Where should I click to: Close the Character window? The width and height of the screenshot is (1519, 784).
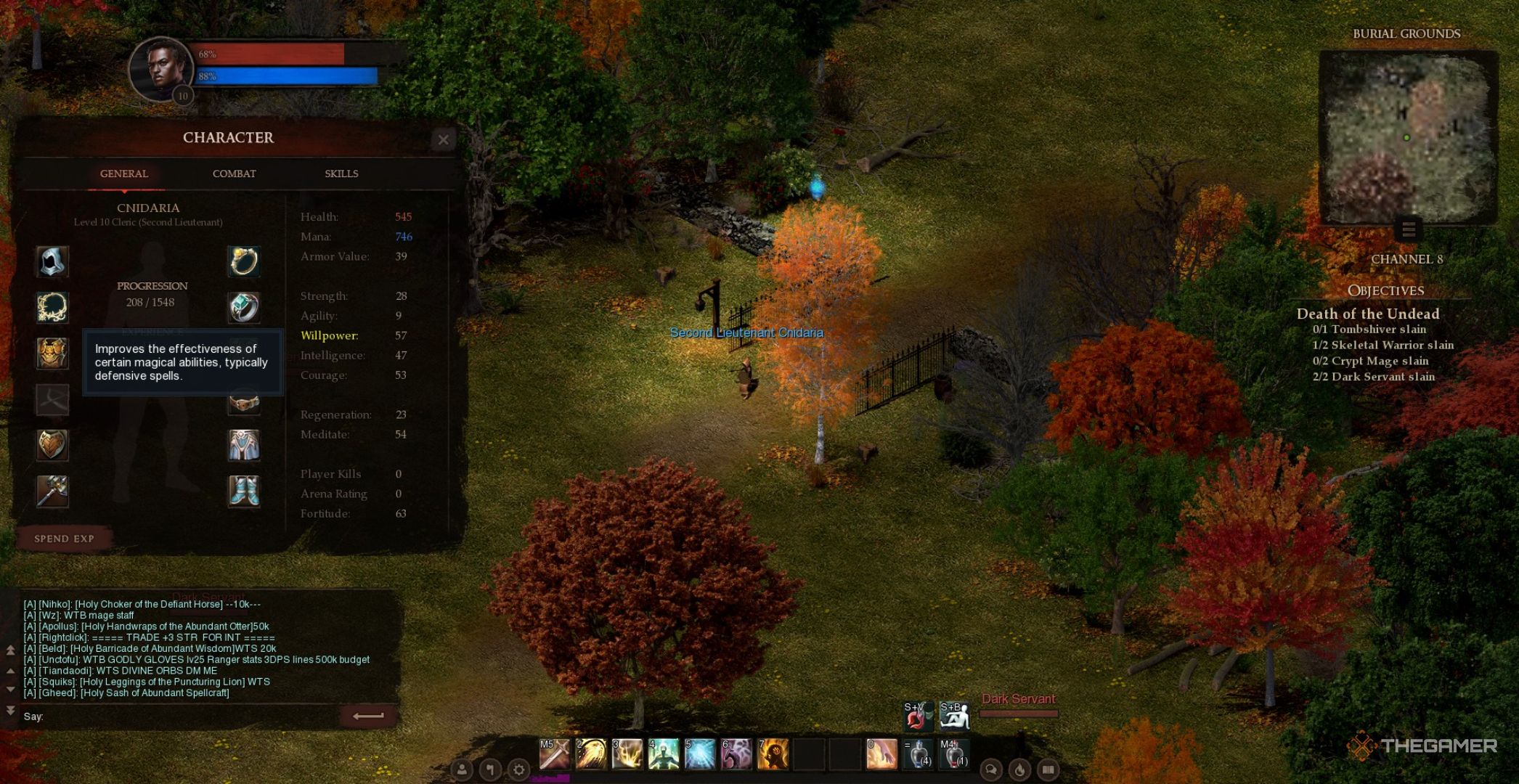click(x=443, y=139)
